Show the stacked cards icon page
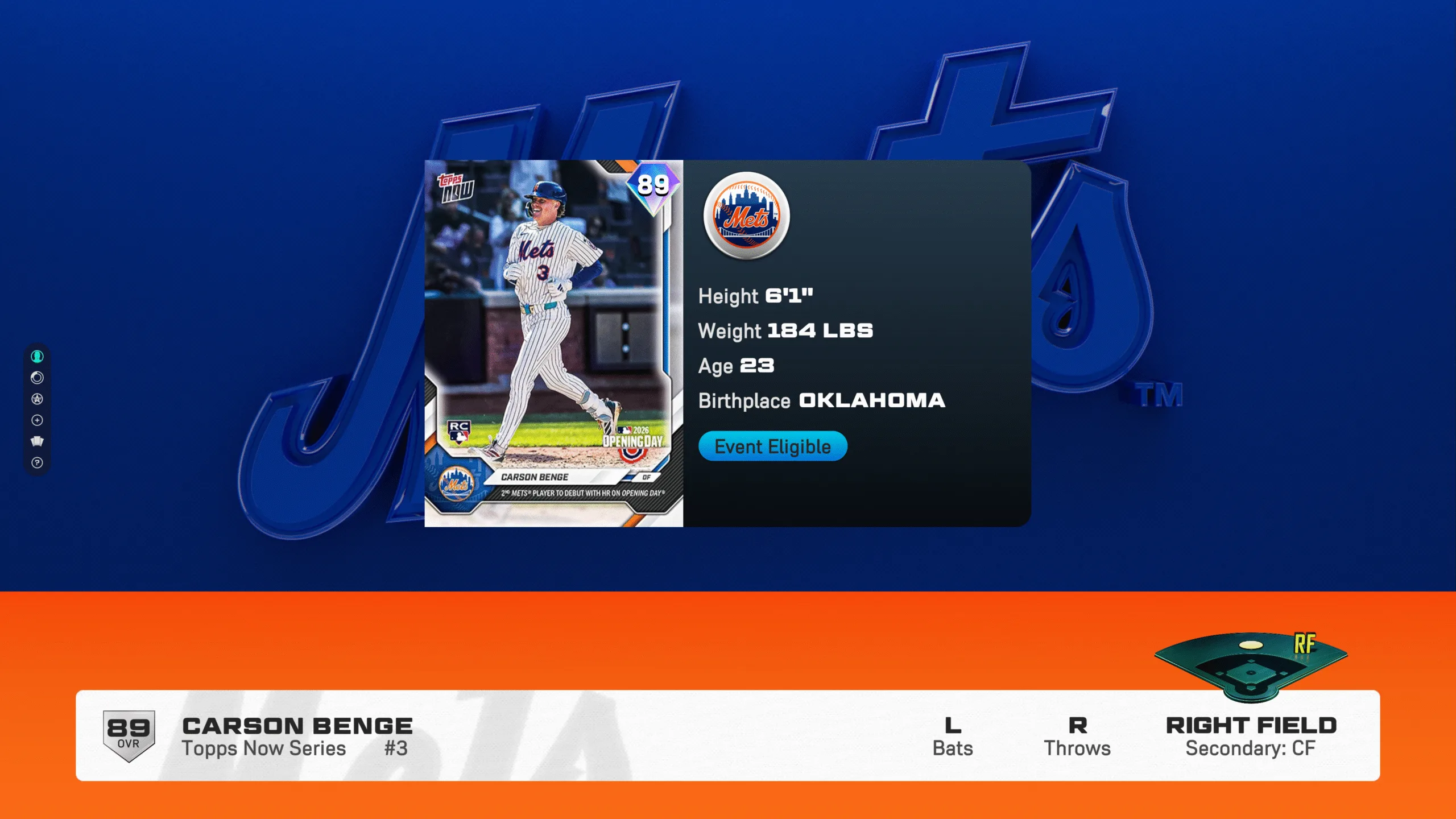This screenshot has width=1456, height=819. [x=37, y=441]
